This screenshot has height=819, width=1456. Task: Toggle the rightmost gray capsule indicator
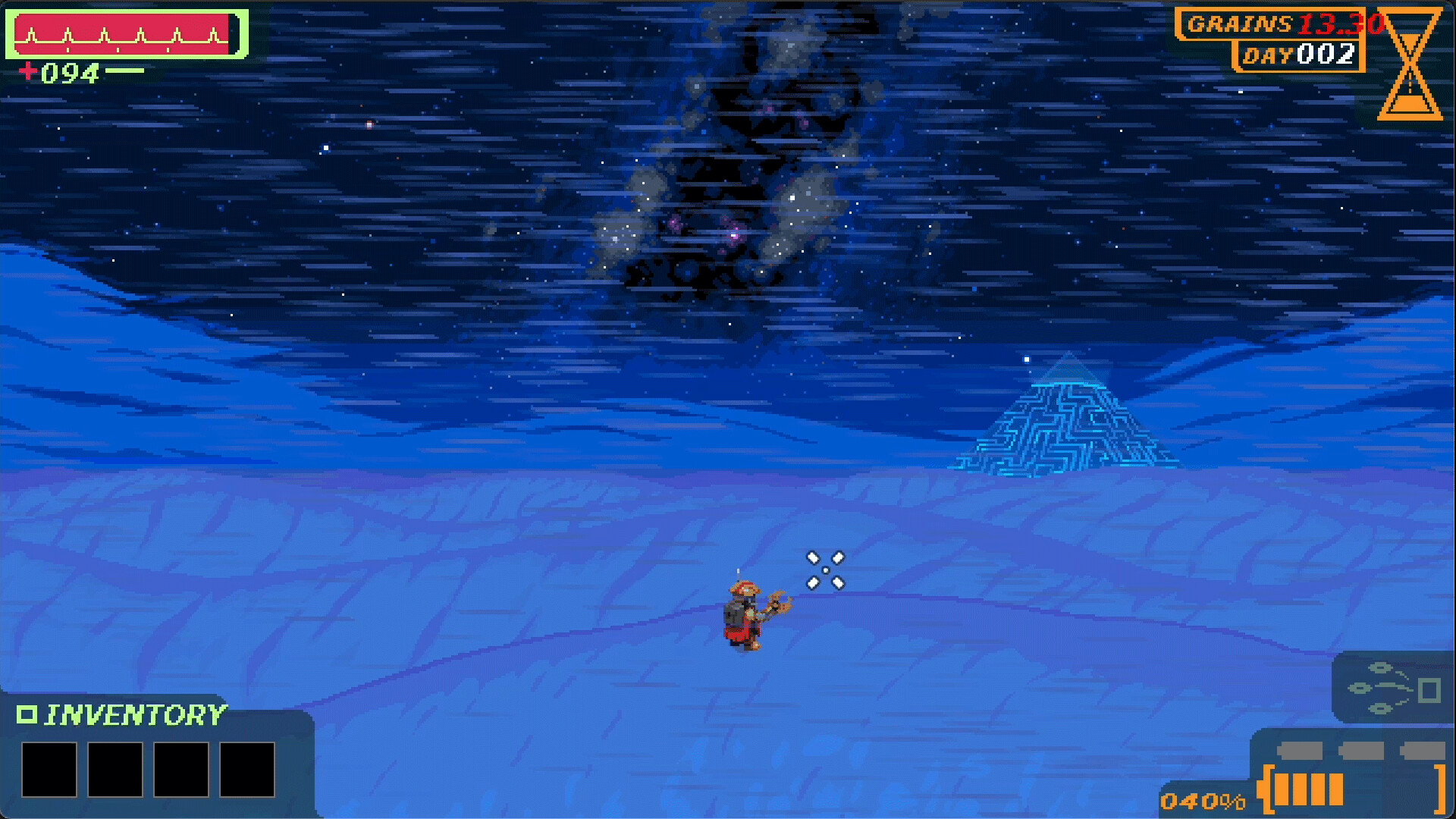pyautogui.click(x=1424, y=749)
